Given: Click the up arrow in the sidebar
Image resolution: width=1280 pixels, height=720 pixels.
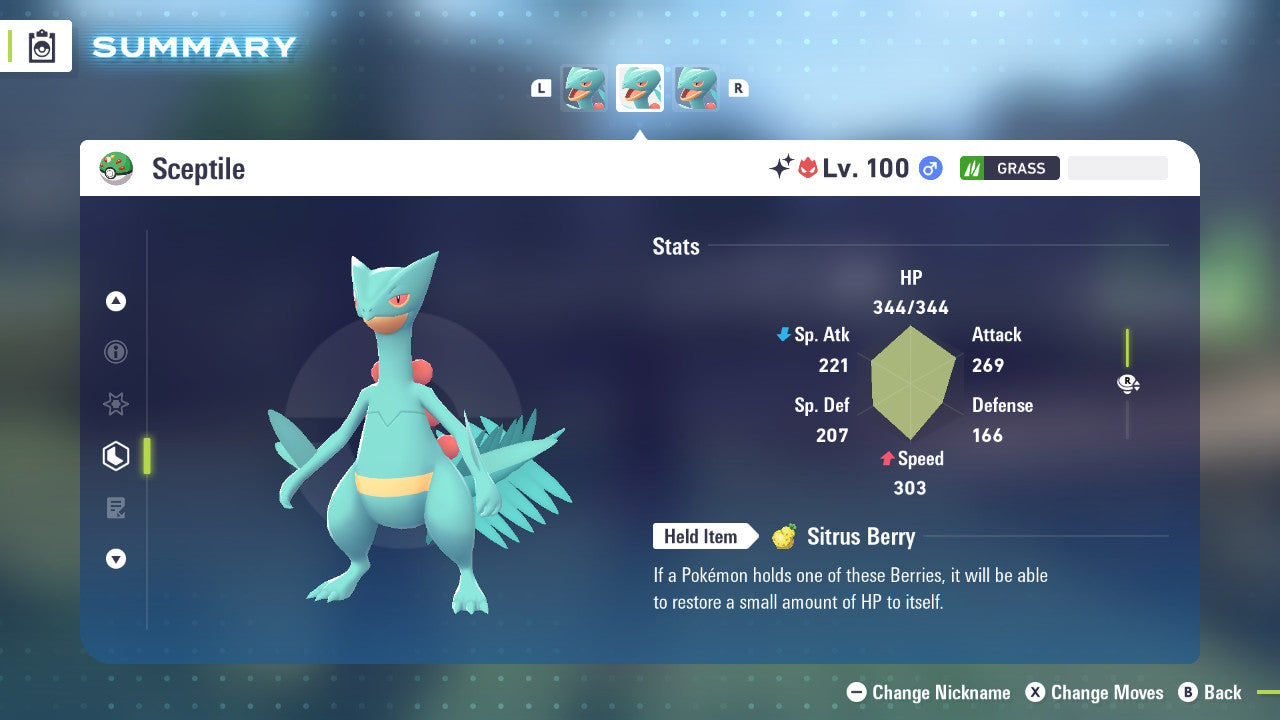Looking at the screenshot, I should click(x=116, y=301).
